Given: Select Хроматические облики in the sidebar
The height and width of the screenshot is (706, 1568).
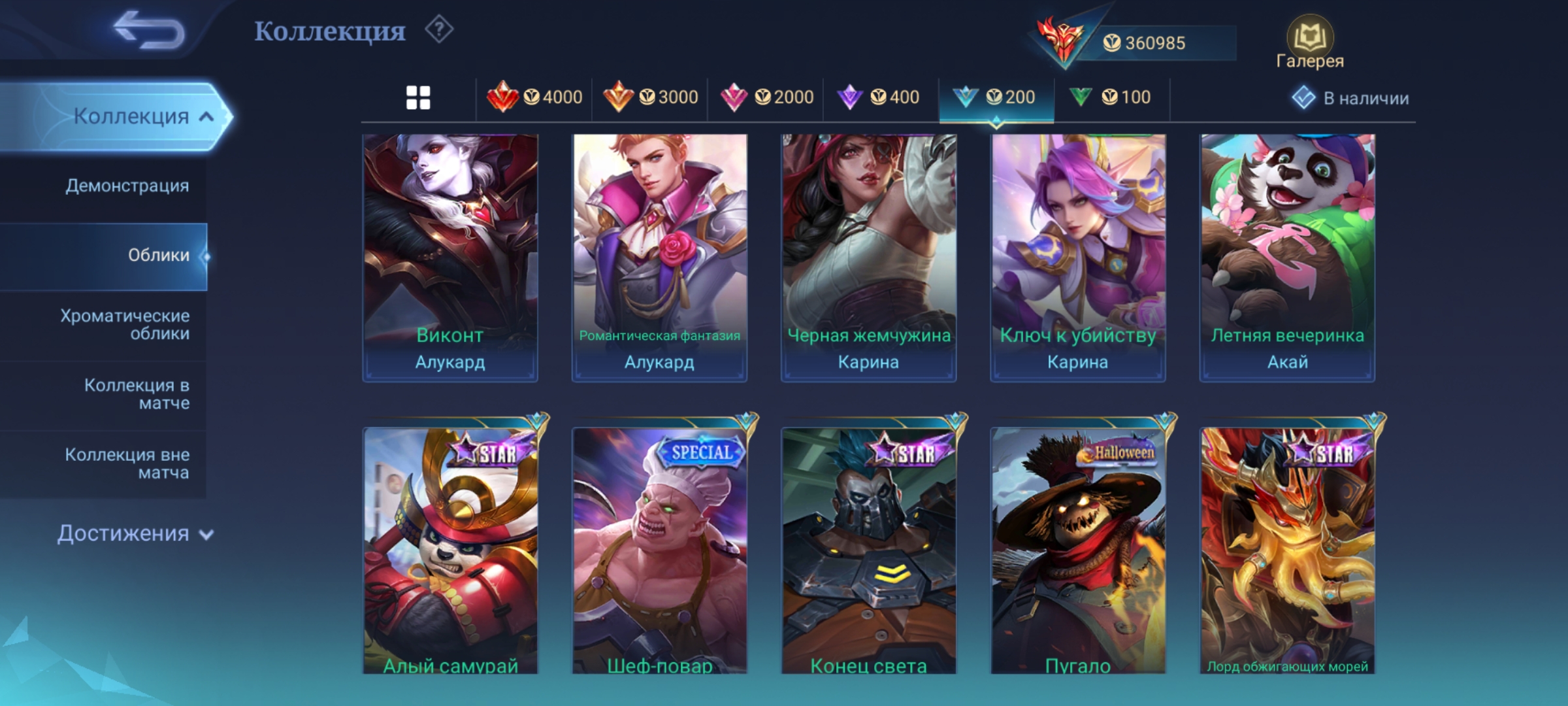Looking at the screenshot, I should click(125, 324).
